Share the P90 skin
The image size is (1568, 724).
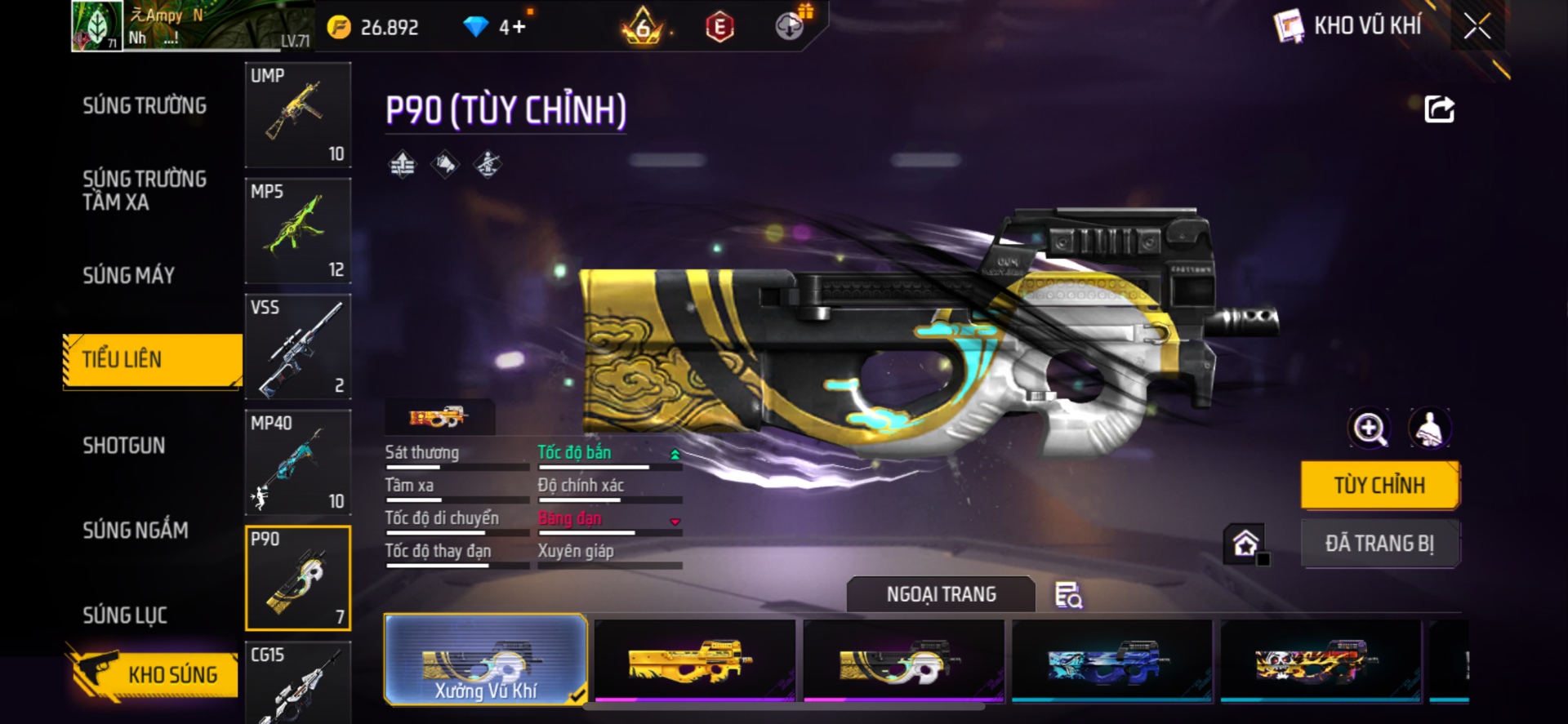(1439, 109)
